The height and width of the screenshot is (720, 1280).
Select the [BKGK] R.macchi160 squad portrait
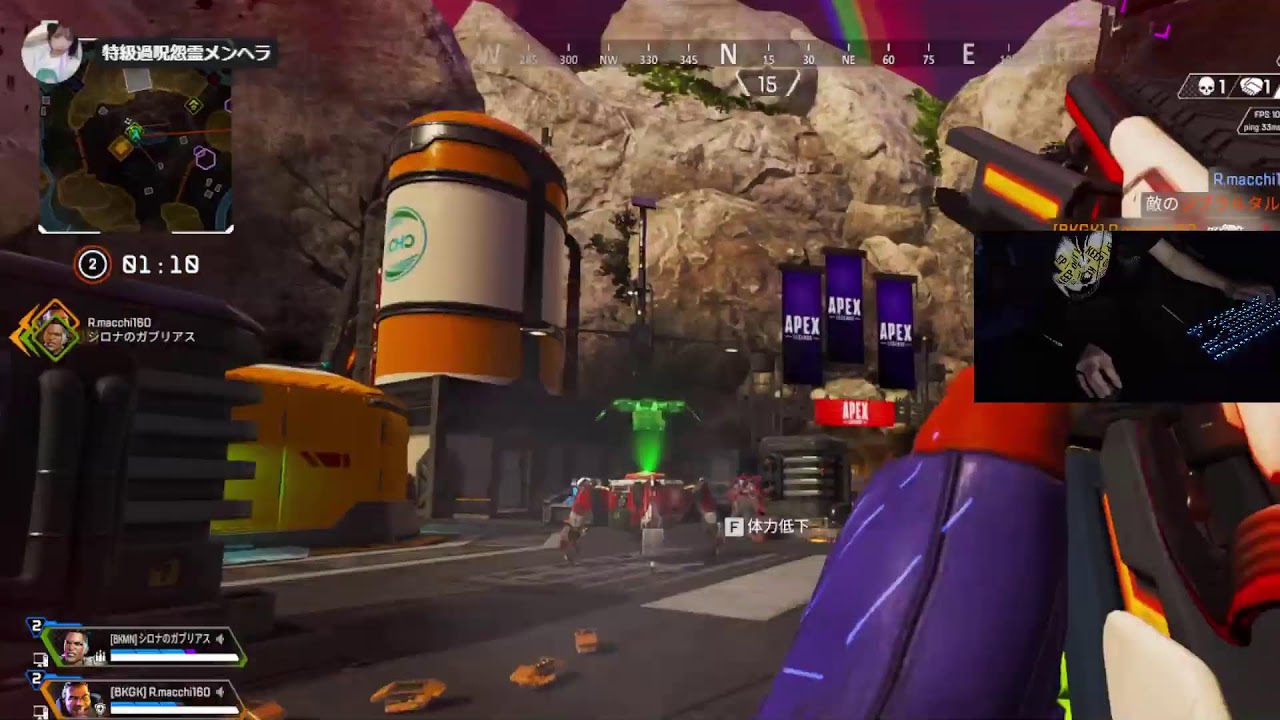77,699
